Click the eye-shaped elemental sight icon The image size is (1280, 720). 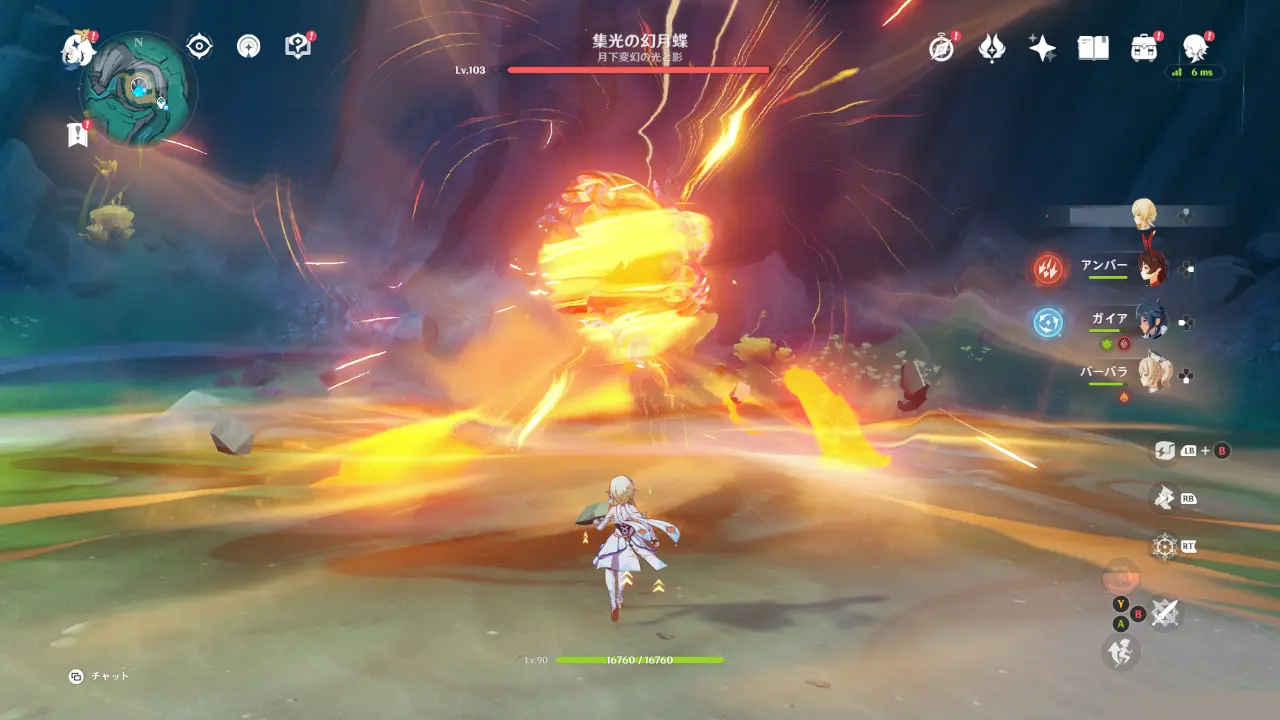pyautogui.click(x=200, y=46)
